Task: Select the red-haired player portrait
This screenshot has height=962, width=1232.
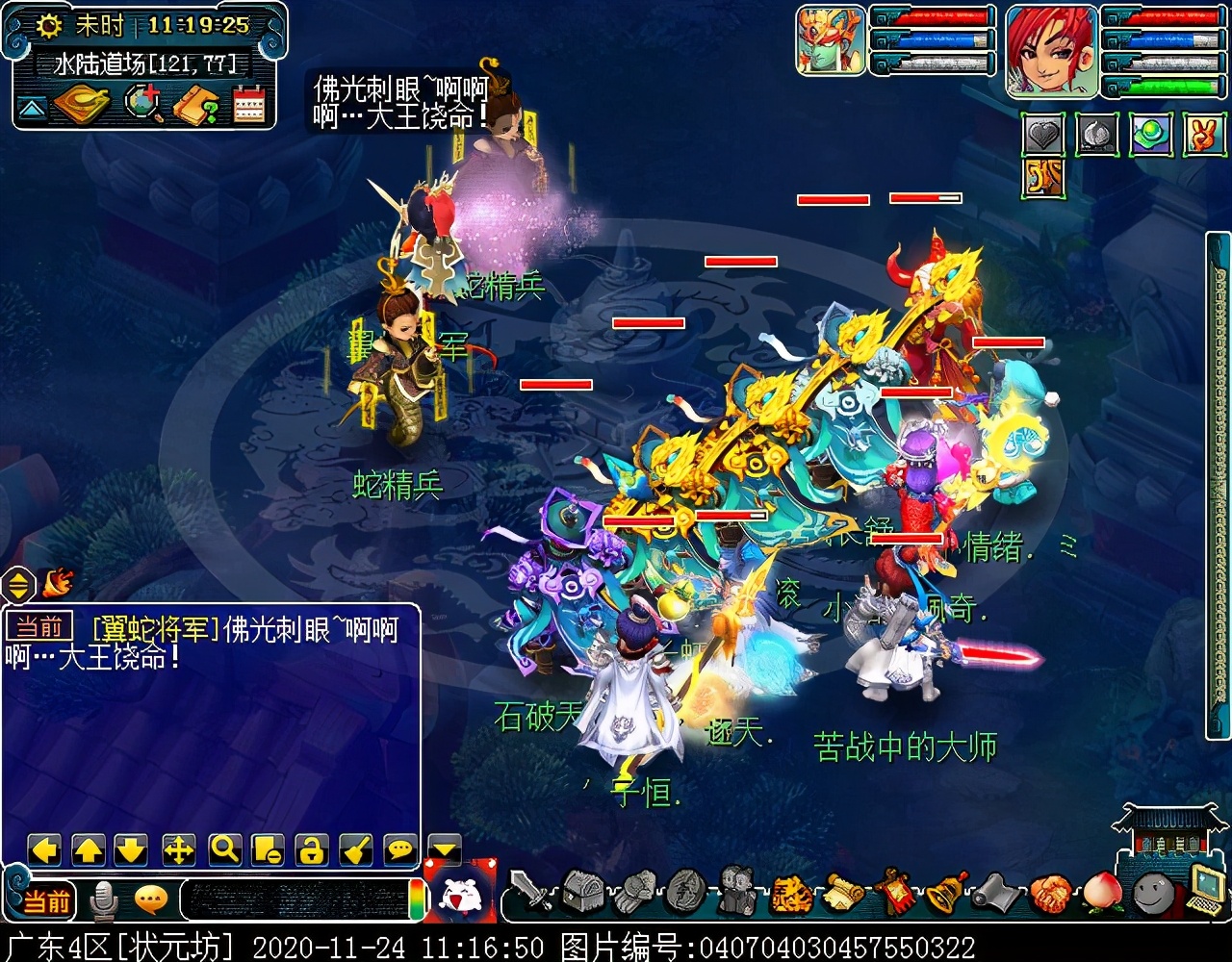Action: pyautogui.click(x=1051, y=50)
